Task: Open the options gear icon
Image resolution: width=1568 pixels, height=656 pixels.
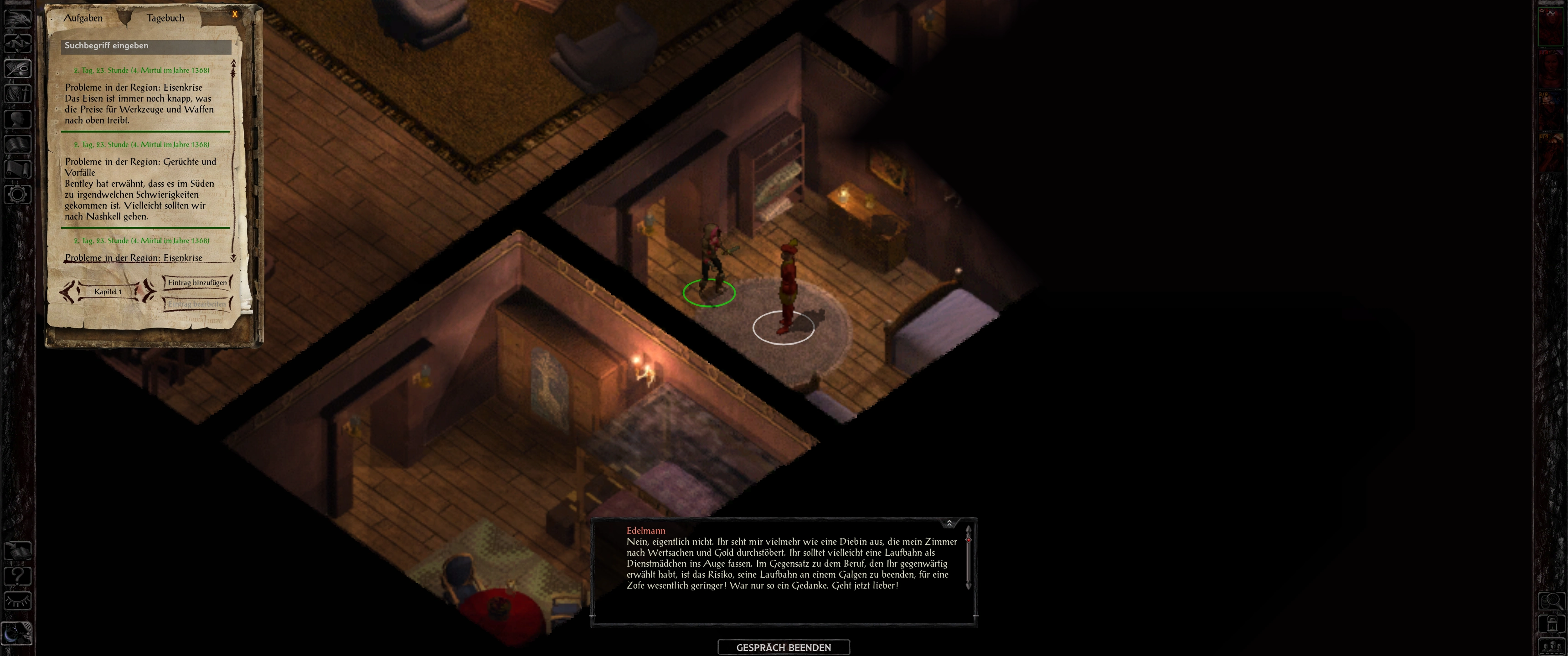Action: 18,195
